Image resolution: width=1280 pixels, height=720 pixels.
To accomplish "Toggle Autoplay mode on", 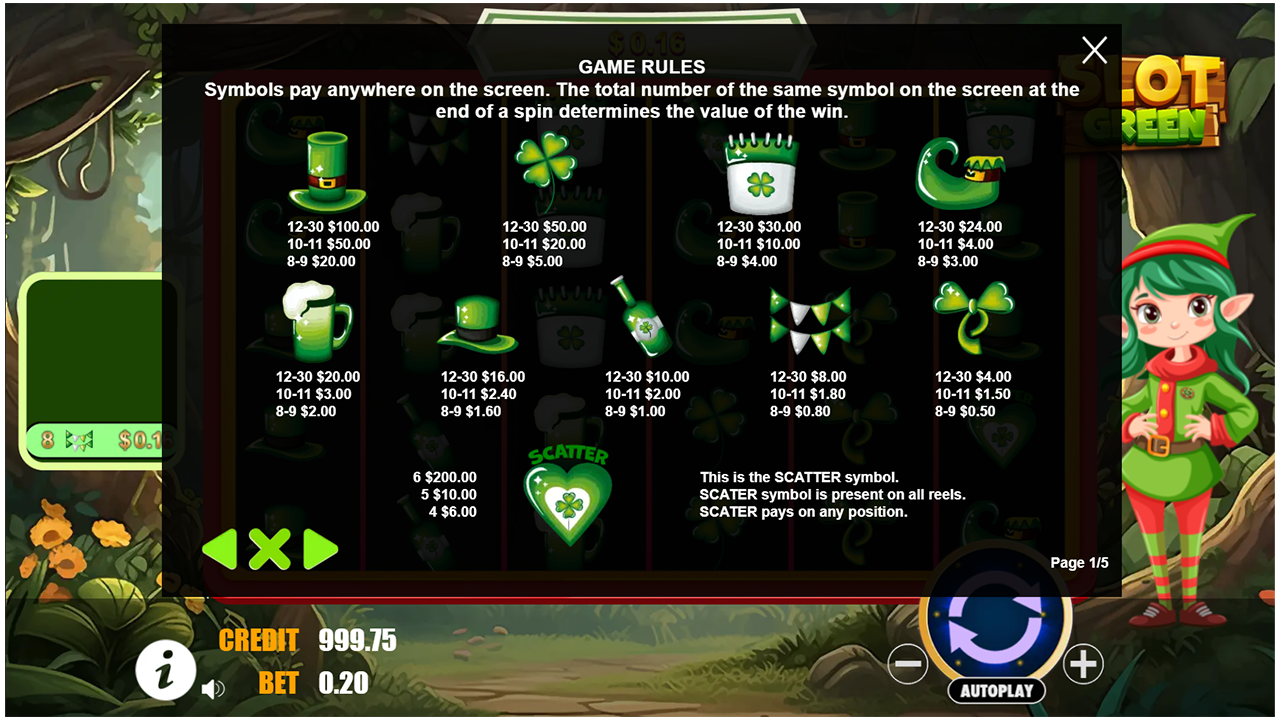I will coord(996,690).
